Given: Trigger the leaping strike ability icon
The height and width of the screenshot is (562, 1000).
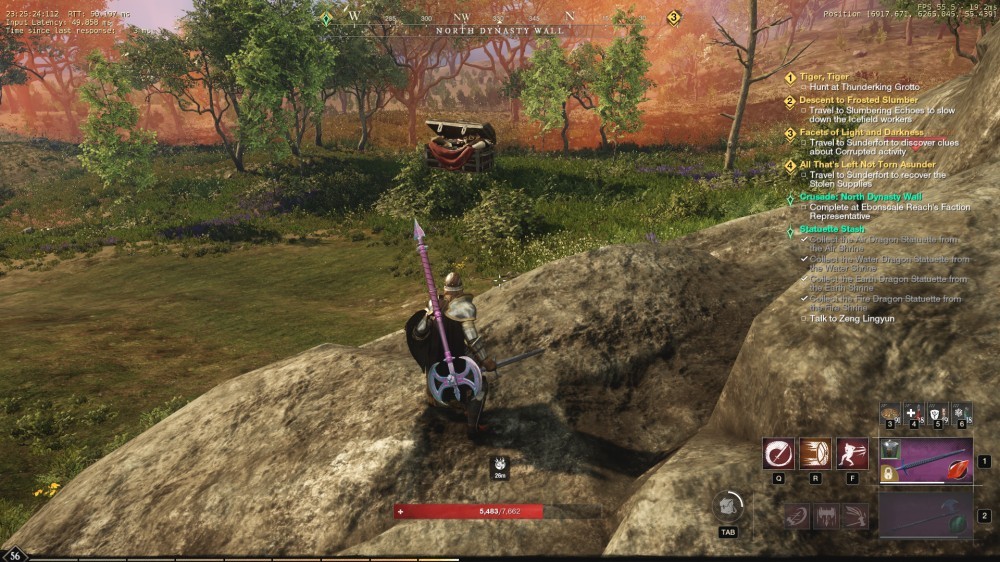Looking at the screenshot, I should (852, 453).
